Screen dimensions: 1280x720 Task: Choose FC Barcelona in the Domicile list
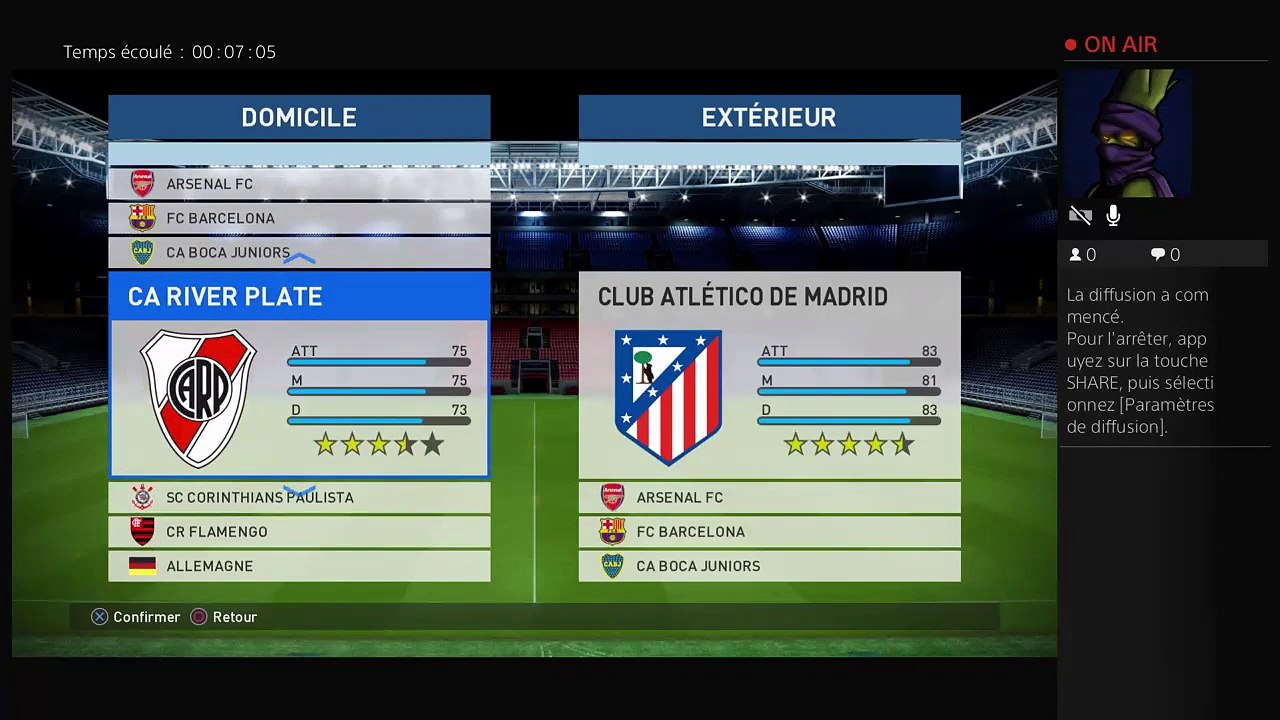coord(299,218)
